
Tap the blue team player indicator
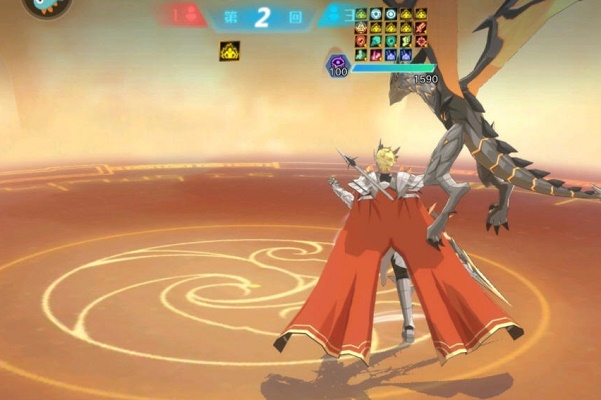pyautogui.click(x=334, y=14)
